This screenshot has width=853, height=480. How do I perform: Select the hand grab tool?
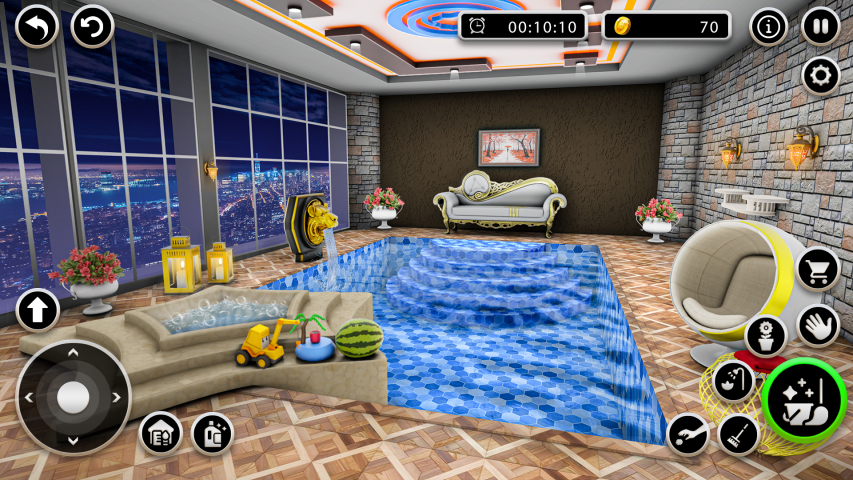(818, 325)
